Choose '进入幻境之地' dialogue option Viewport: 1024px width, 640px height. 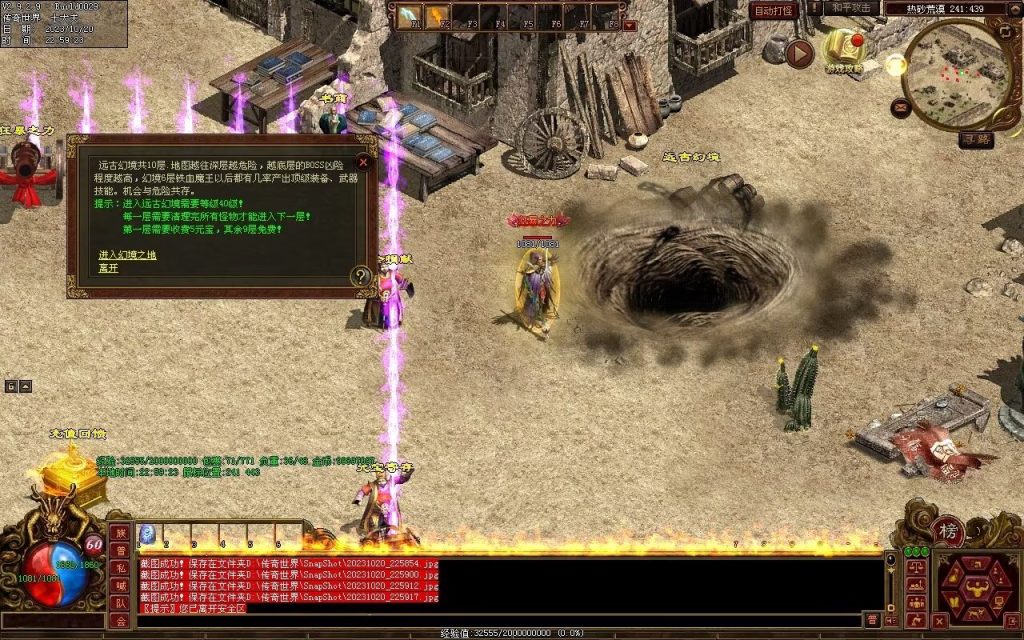click(x=127, y=255)
